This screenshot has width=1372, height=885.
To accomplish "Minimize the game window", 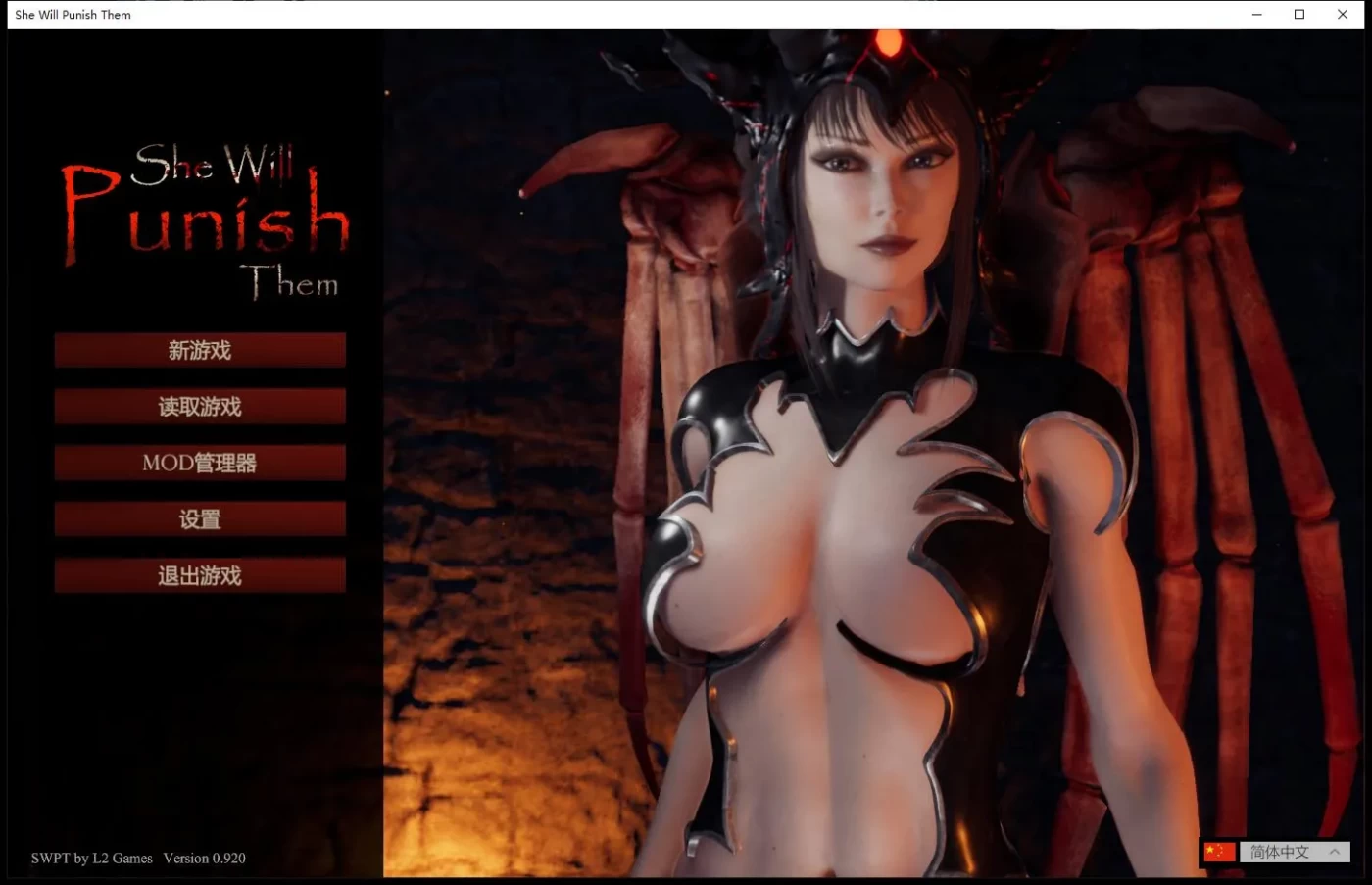I will tap(1256, 14).
